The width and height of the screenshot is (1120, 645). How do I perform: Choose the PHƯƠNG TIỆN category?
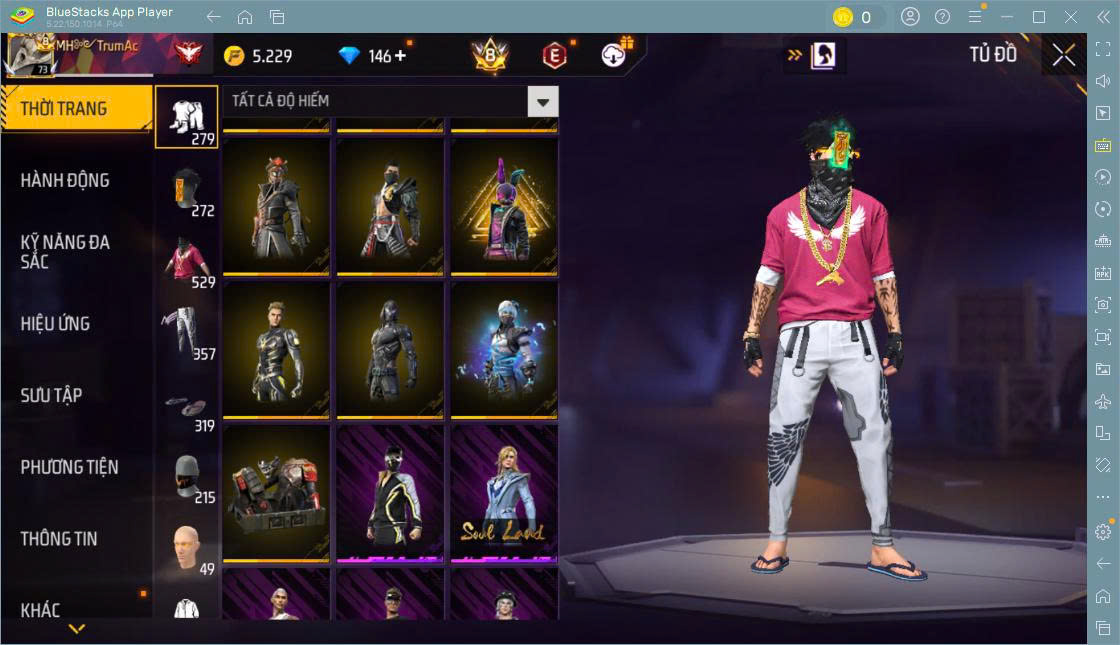pyautogui.click(x=69, y=467)
